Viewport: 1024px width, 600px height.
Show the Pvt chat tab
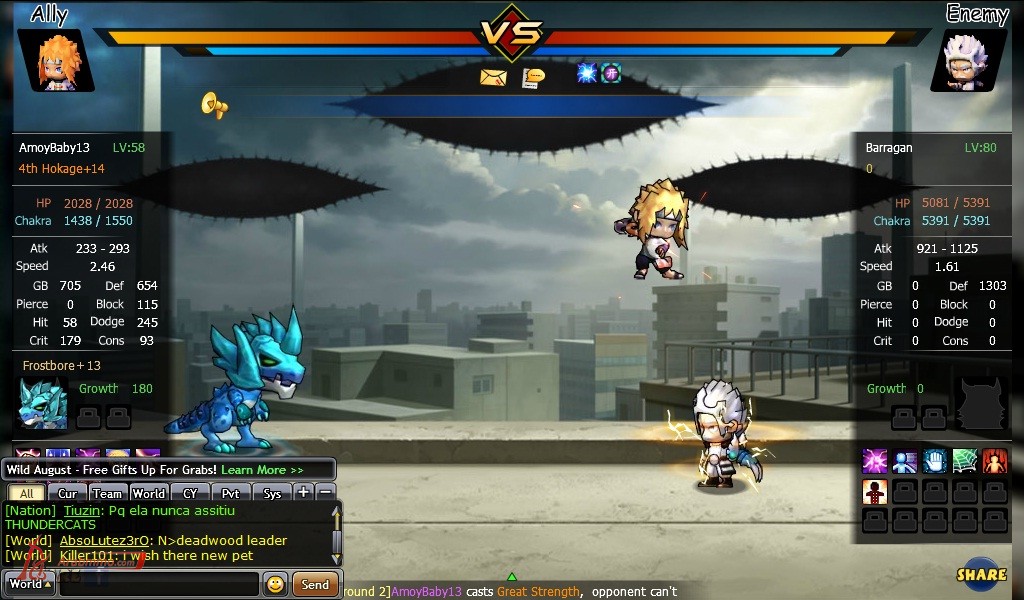pos(230,493)
